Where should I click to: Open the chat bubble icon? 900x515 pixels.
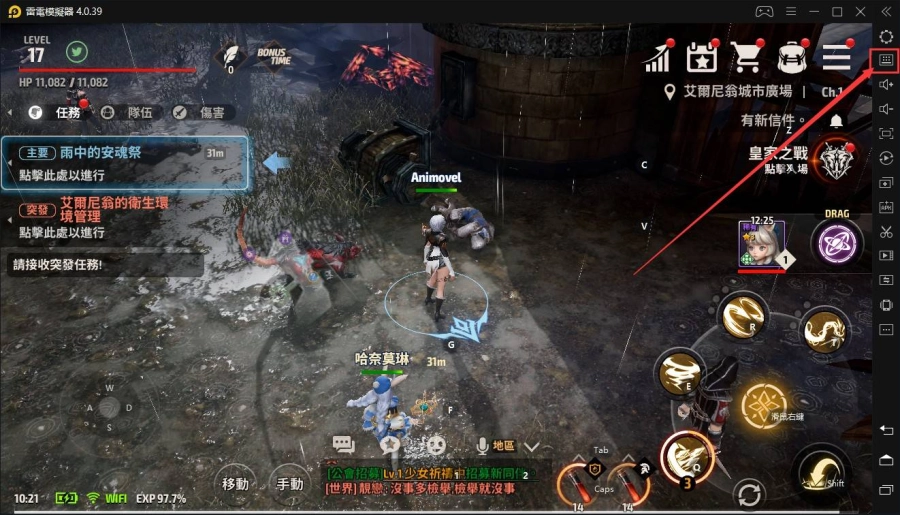(x=344, y=445)
